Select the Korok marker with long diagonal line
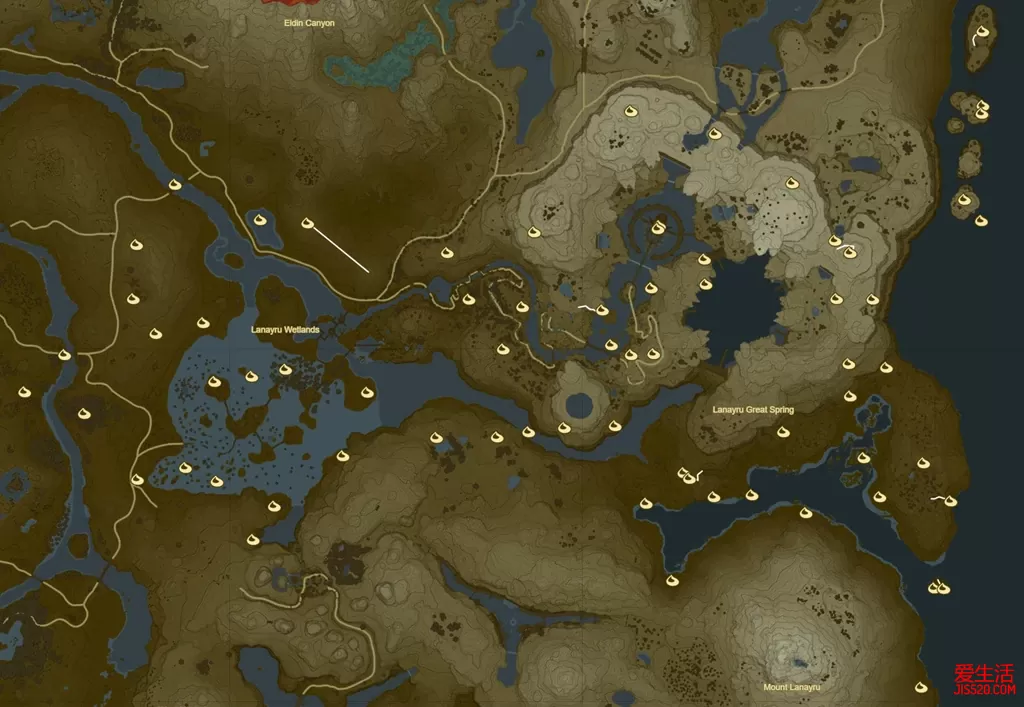 [307, 223]
